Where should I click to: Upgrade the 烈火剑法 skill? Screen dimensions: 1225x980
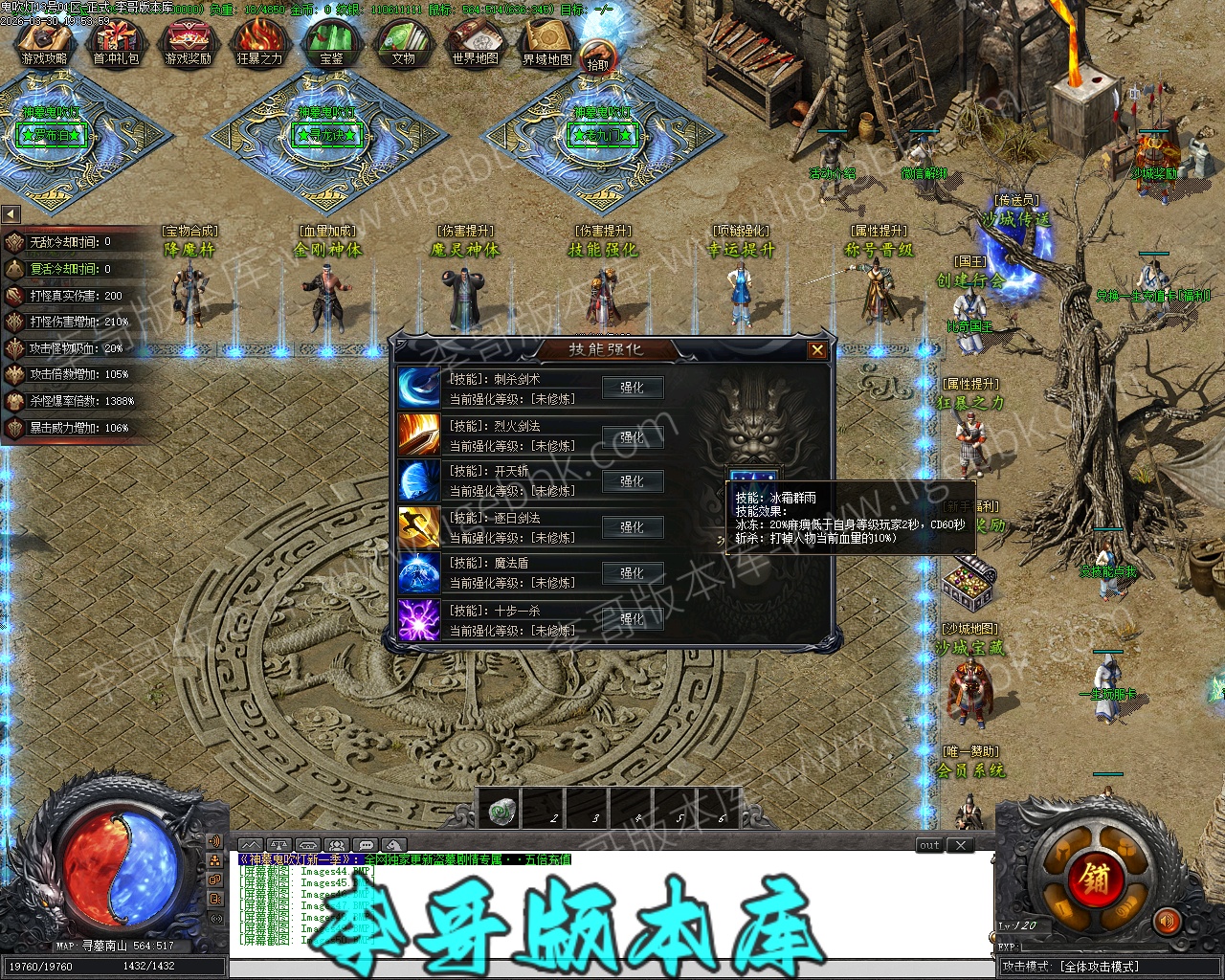(632, 436)
